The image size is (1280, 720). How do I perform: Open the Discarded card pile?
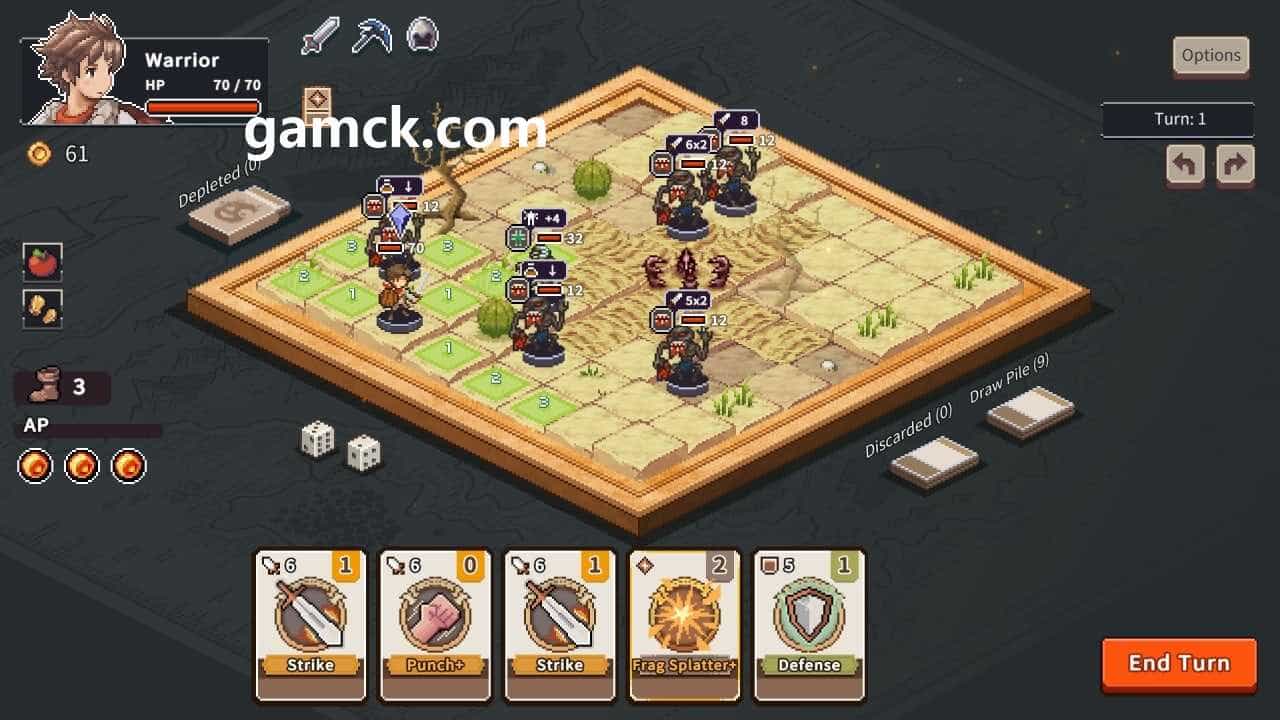coord(934,462)
